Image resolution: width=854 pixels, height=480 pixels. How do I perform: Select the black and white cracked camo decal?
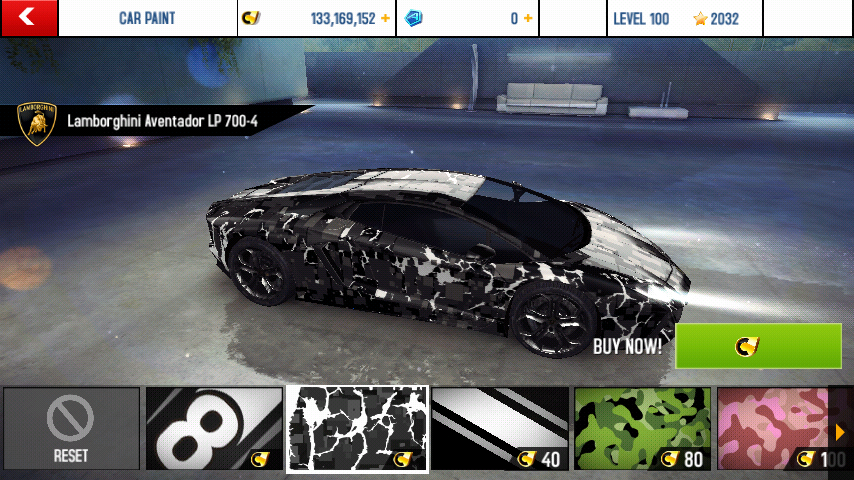[x=357, y=429]
